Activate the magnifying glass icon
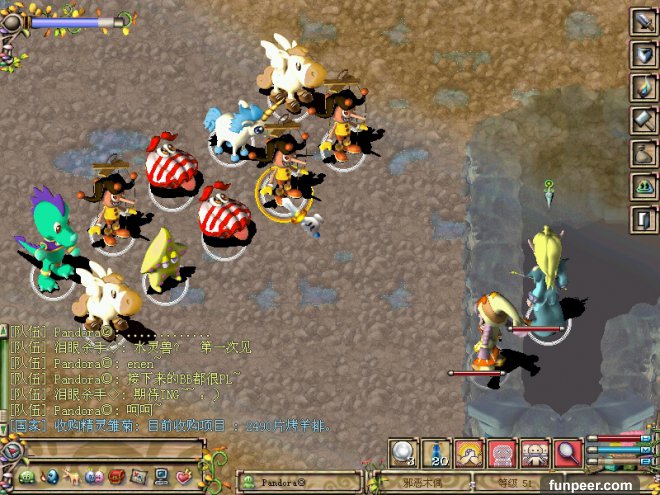Screen dimensions: 660x495 [x=569, y=455]
